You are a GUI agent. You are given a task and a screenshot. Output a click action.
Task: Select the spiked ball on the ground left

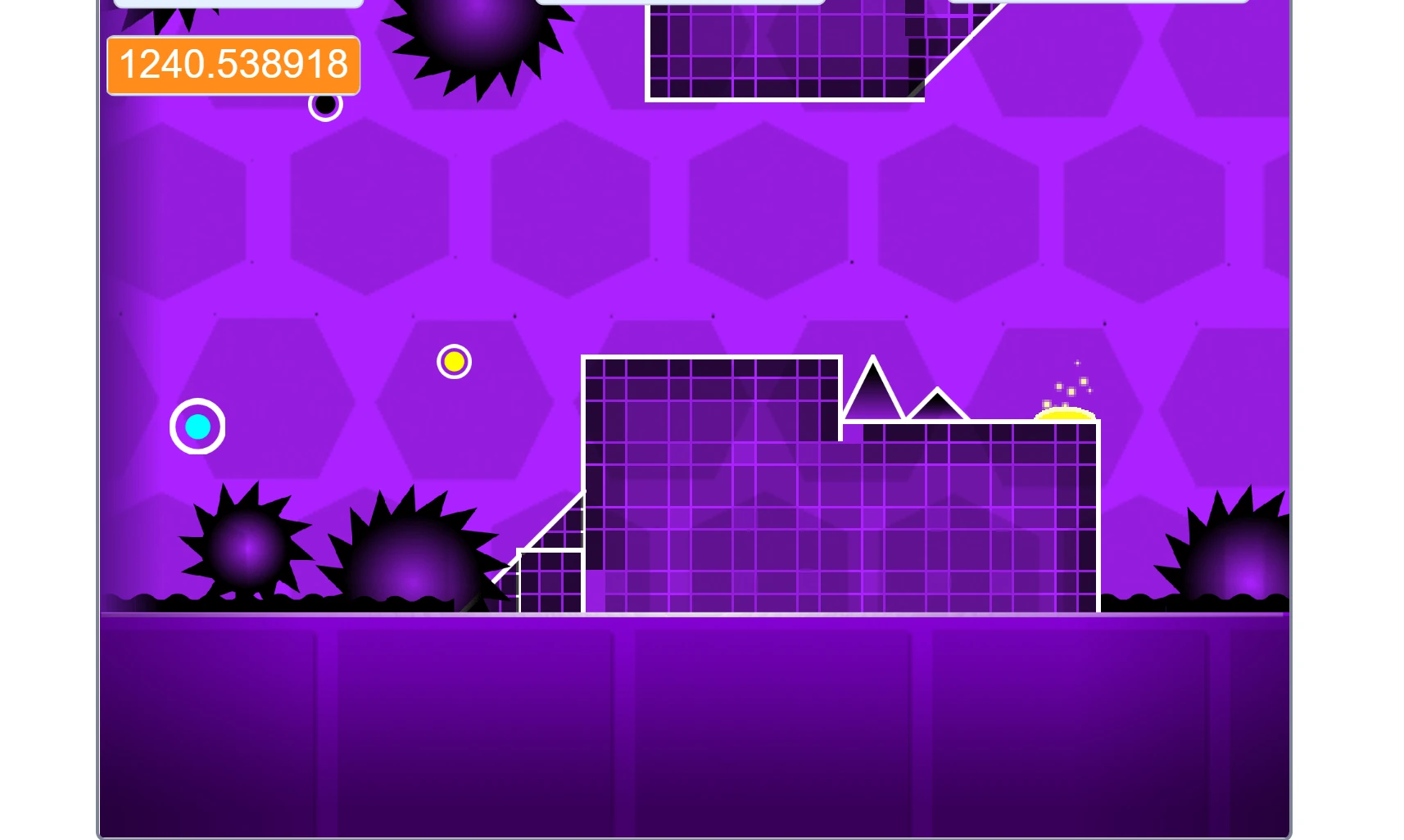(243, 549)
